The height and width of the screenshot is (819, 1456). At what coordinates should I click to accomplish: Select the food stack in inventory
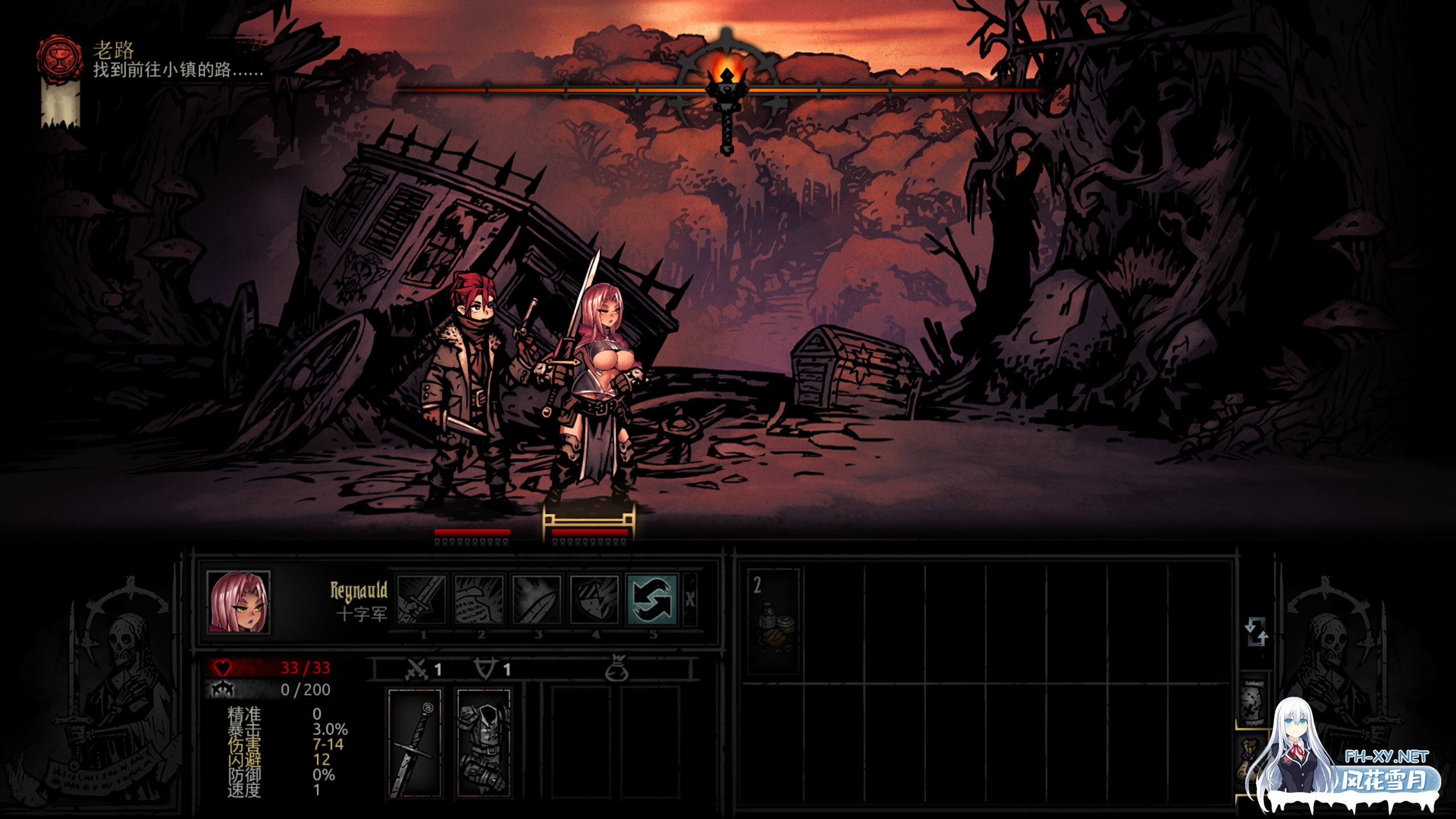coord(773,622)
